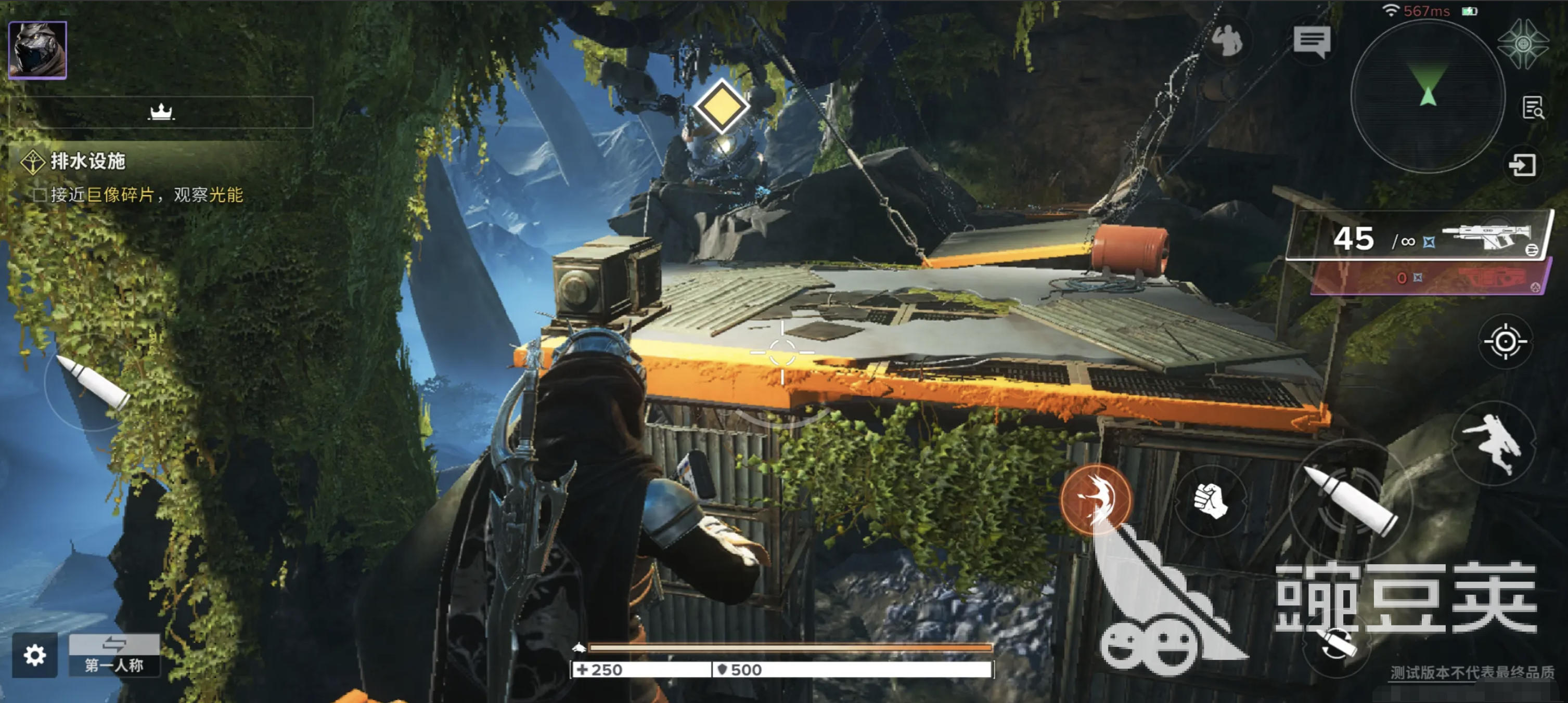Screen dimensions: 1568x703
Task: Toggle the 第一人称 camera view
Action: click(114, 655)
